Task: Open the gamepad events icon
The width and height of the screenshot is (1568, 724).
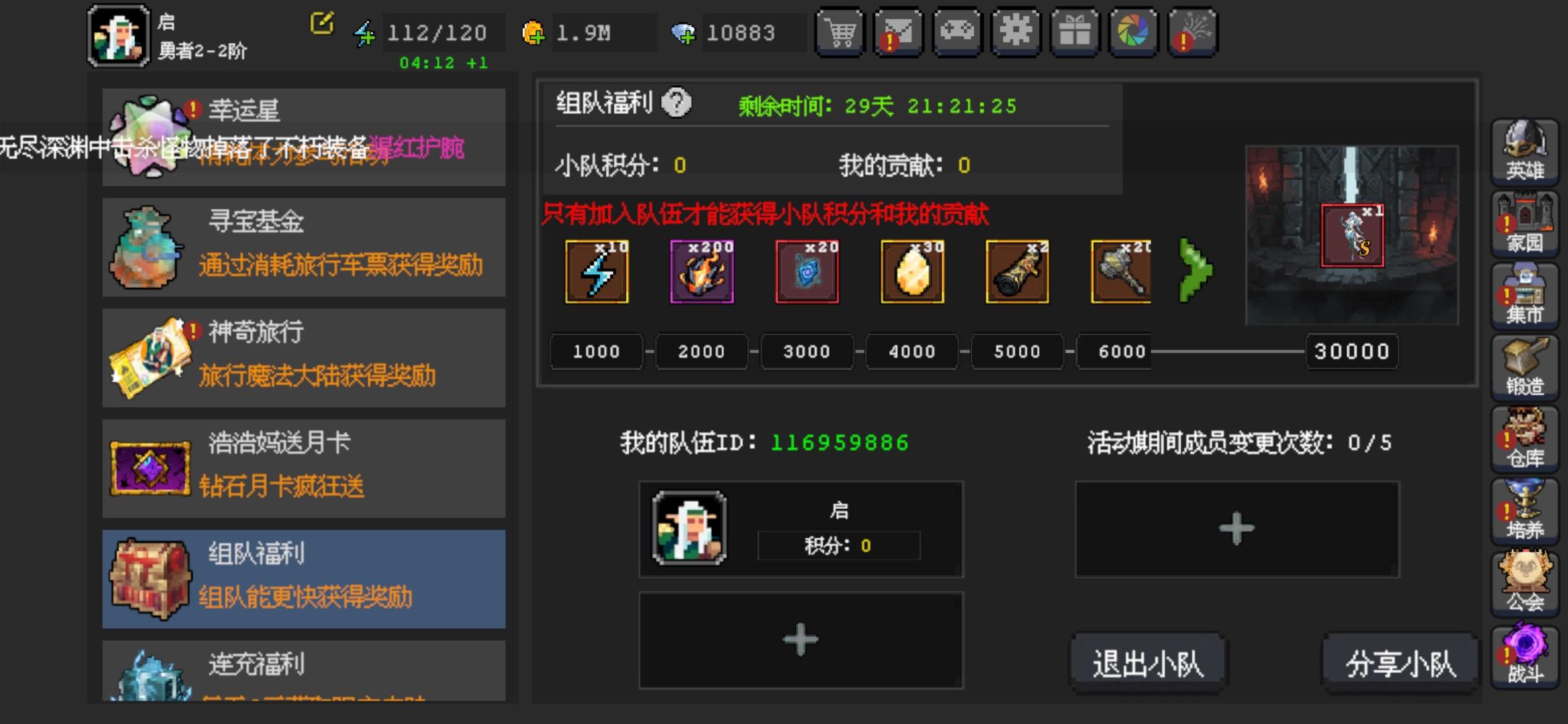Action: coord(958,33)
